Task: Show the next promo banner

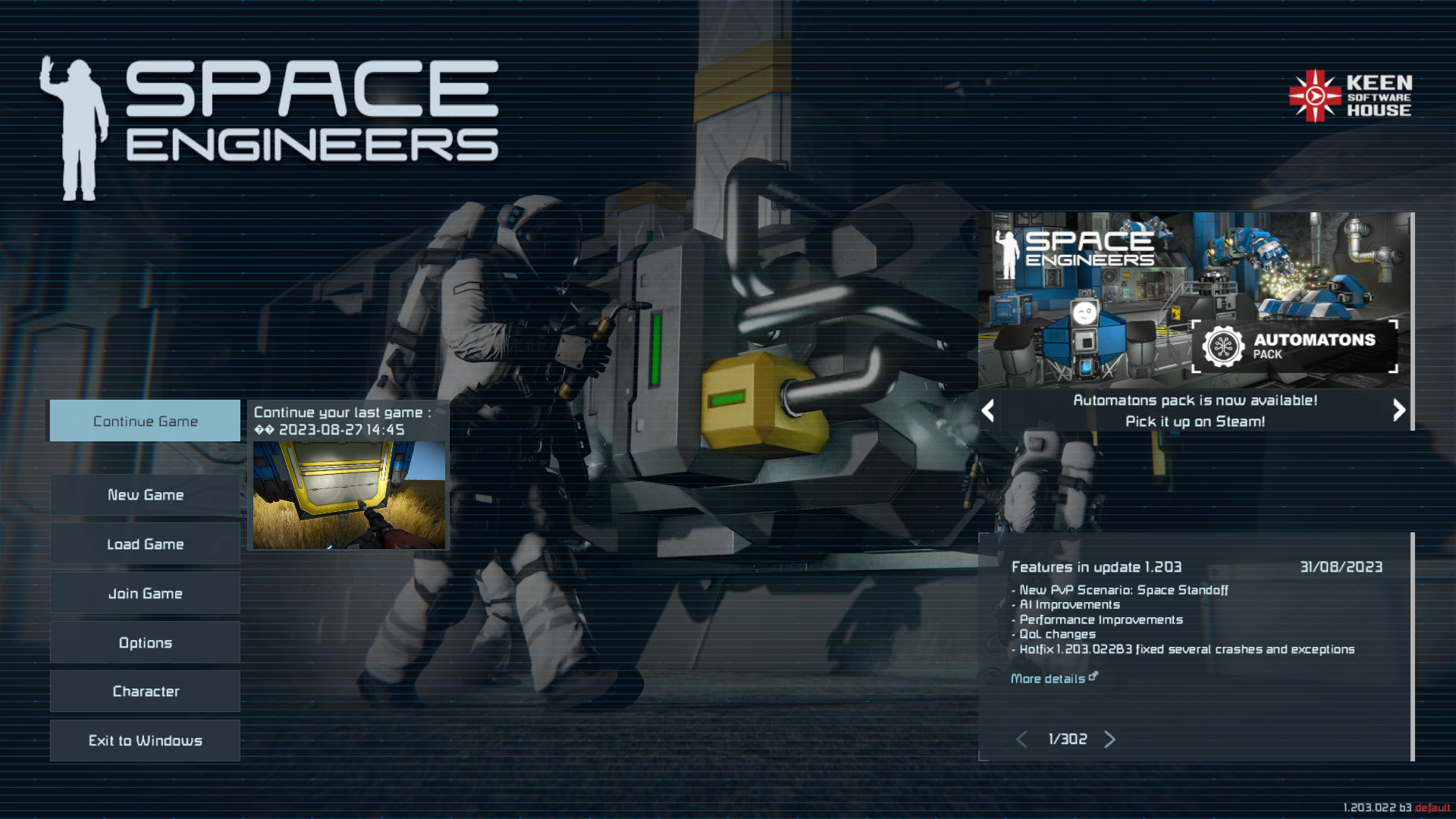Action: pos(1399,410)
